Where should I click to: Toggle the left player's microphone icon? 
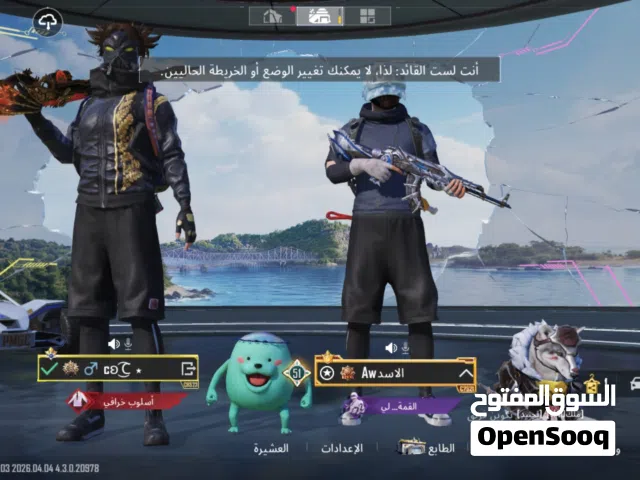point(128,344)
